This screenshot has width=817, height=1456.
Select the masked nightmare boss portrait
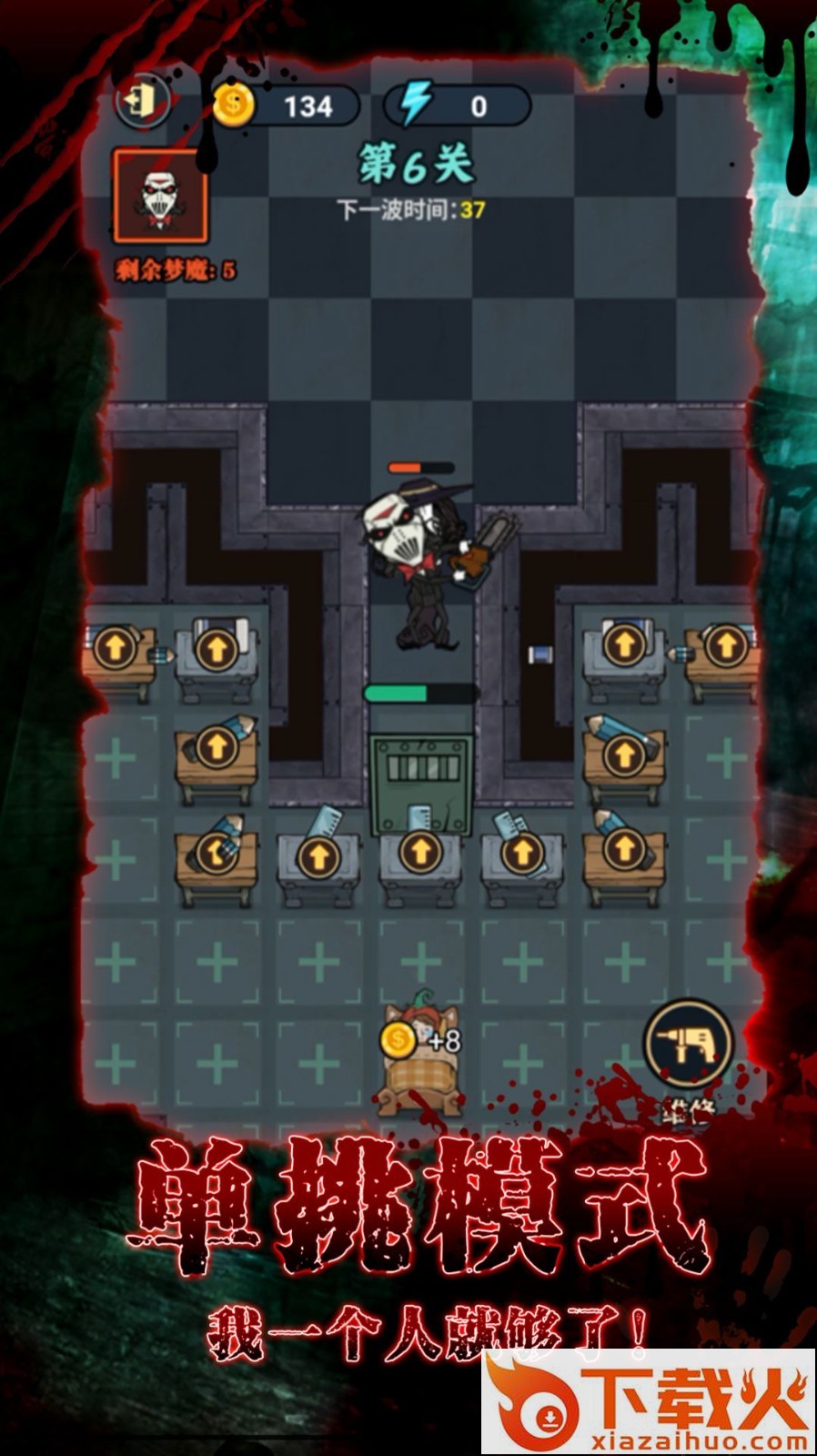tap(160, 197)
